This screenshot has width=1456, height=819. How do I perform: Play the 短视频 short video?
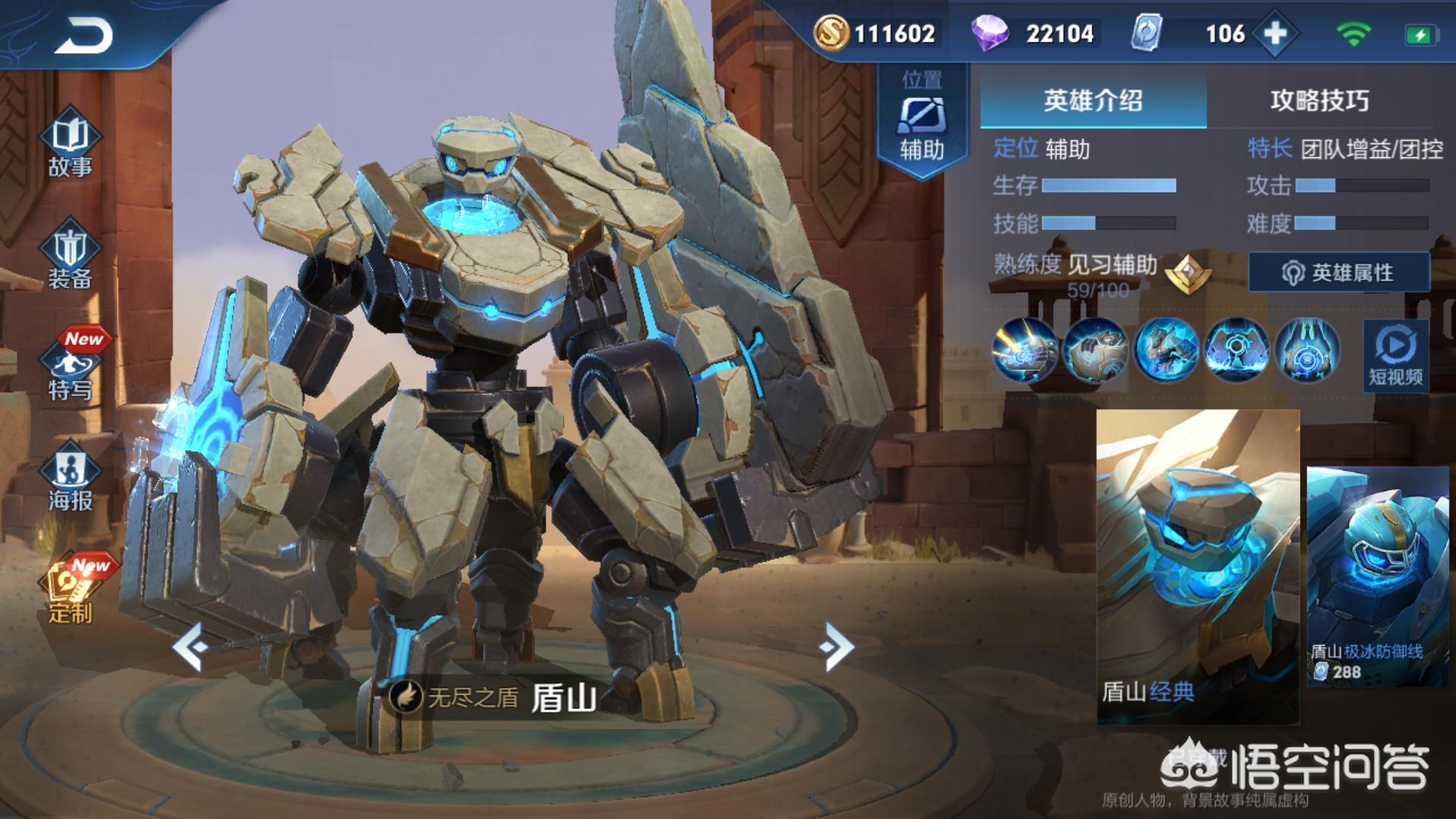pos(1395,356)
